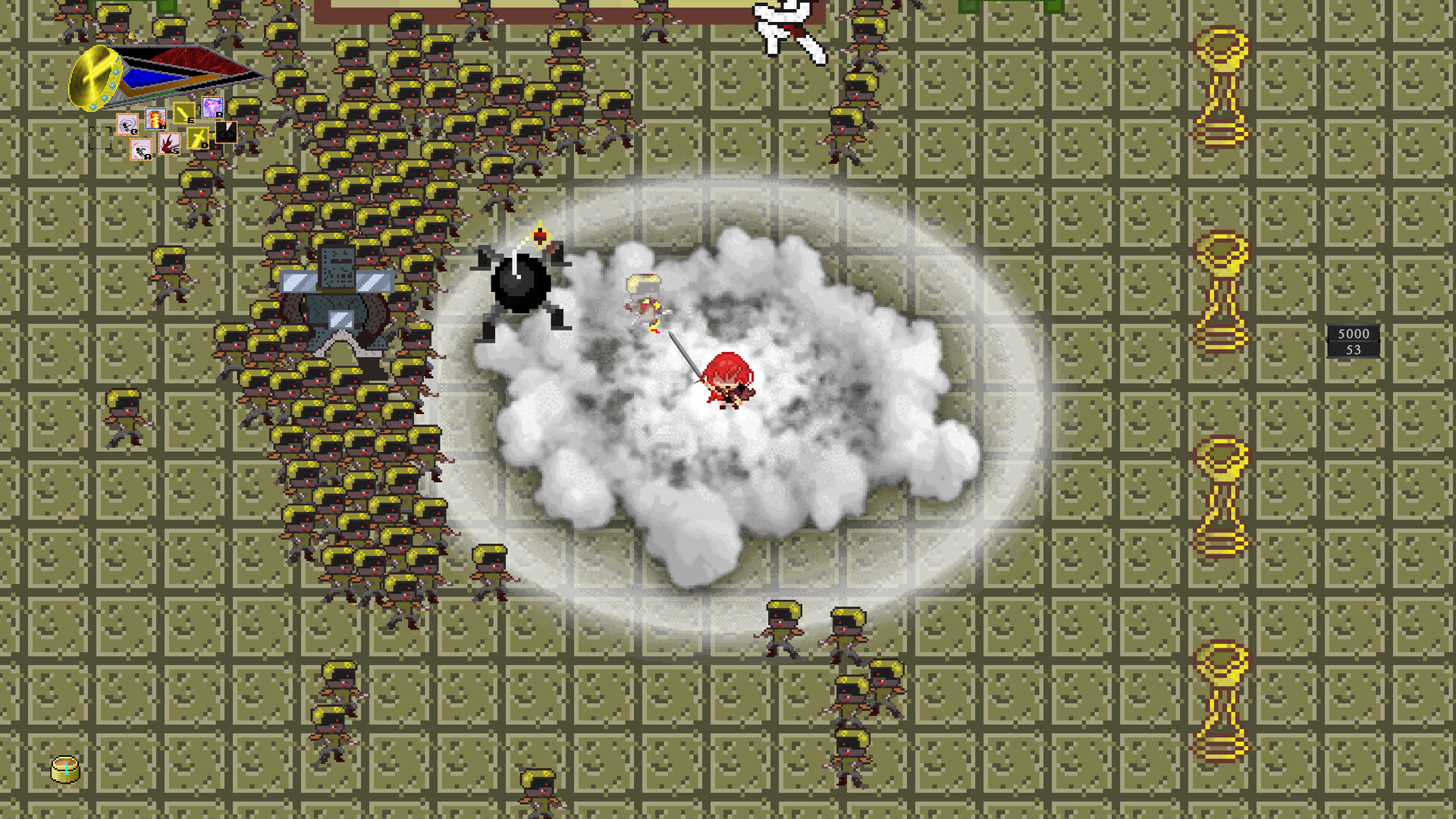Use the S blood-slash skill icon
The width and height of the screenshot is (1456, 819).
(x=170, y=143)
